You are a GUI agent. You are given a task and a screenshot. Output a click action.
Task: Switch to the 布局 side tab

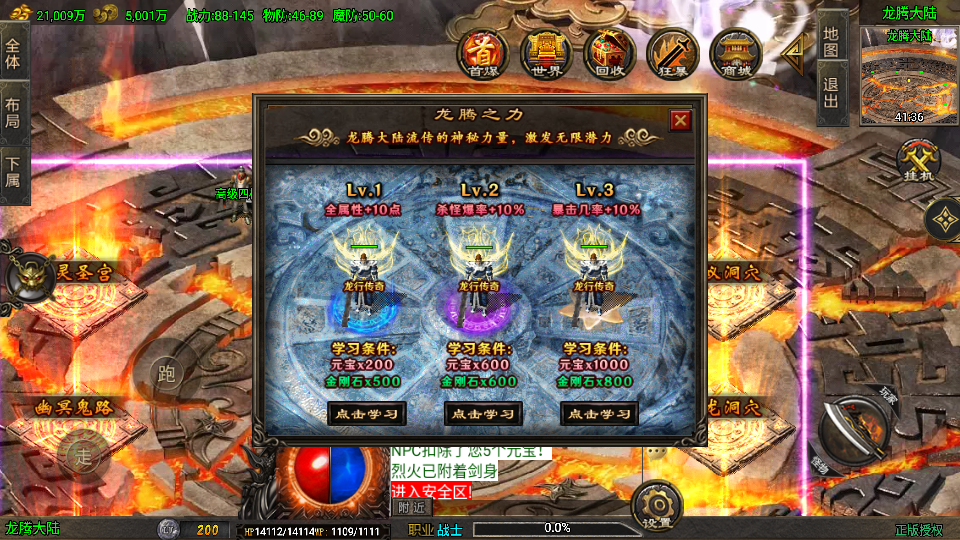tap(13, 113)
